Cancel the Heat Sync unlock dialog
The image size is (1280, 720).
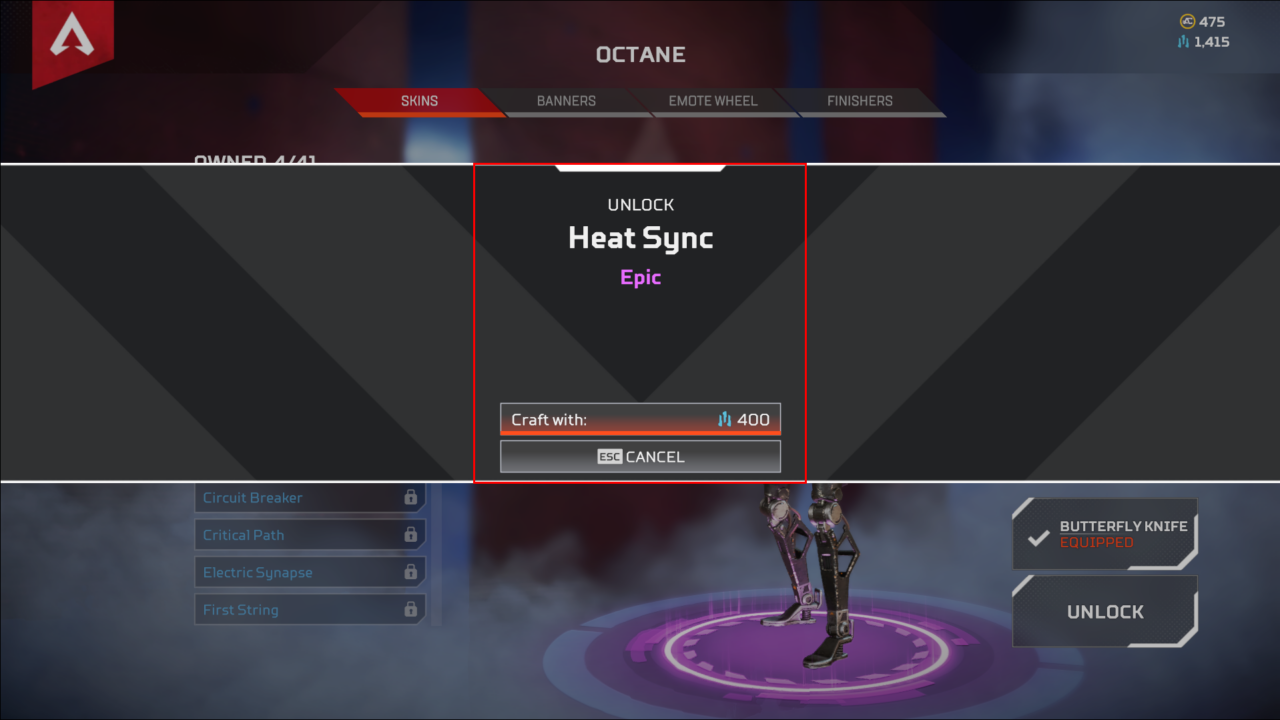coord(640,456)
